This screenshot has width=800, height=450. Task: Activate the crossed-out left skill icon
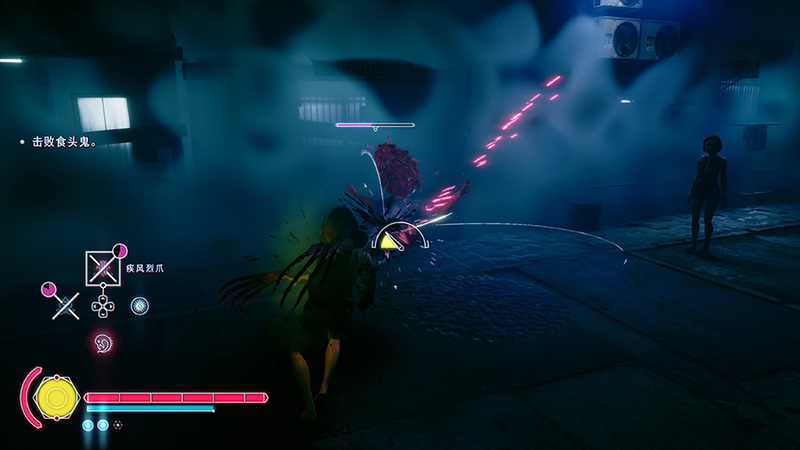coord(64,305)
